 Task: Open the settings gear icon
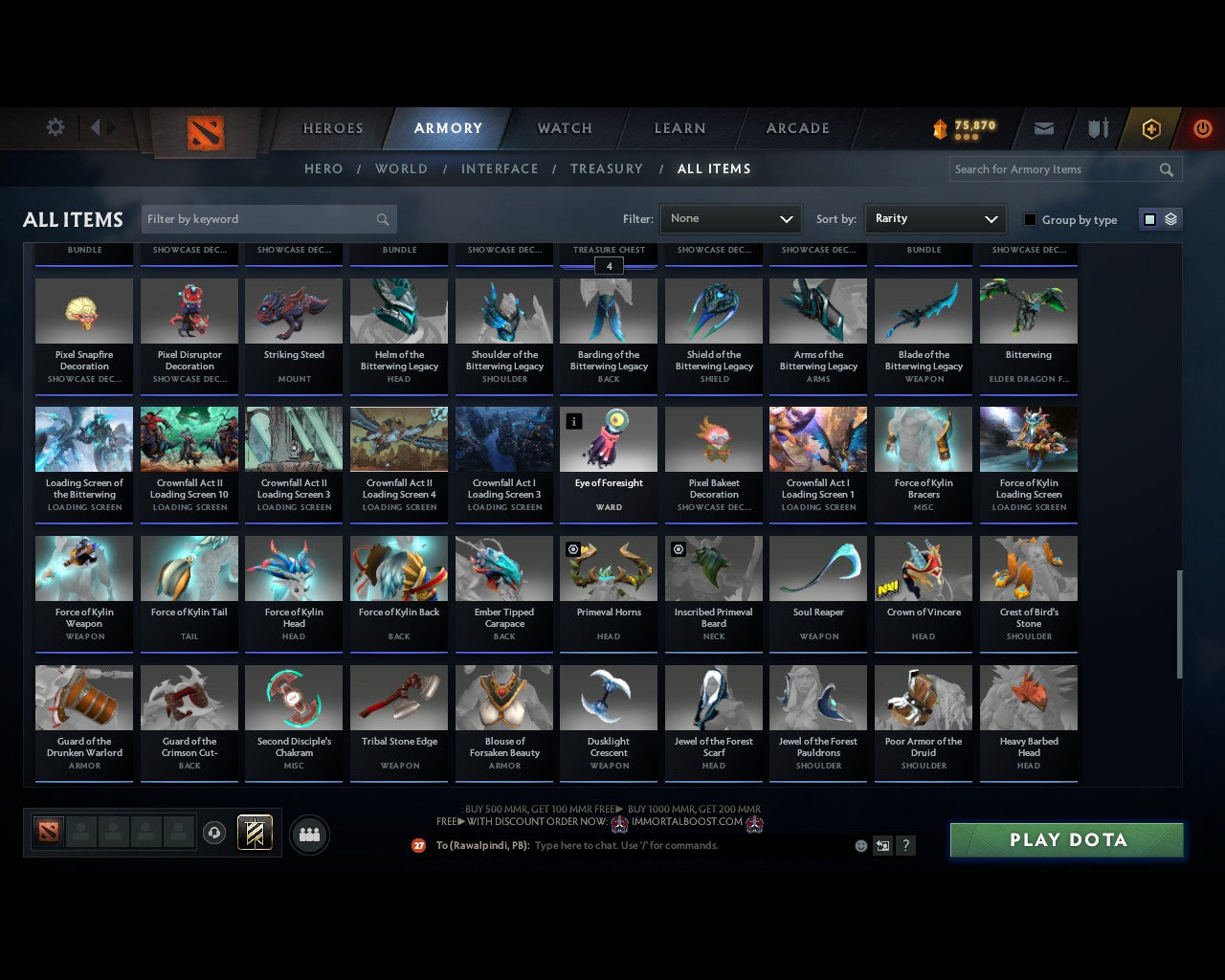click(55, 126)
